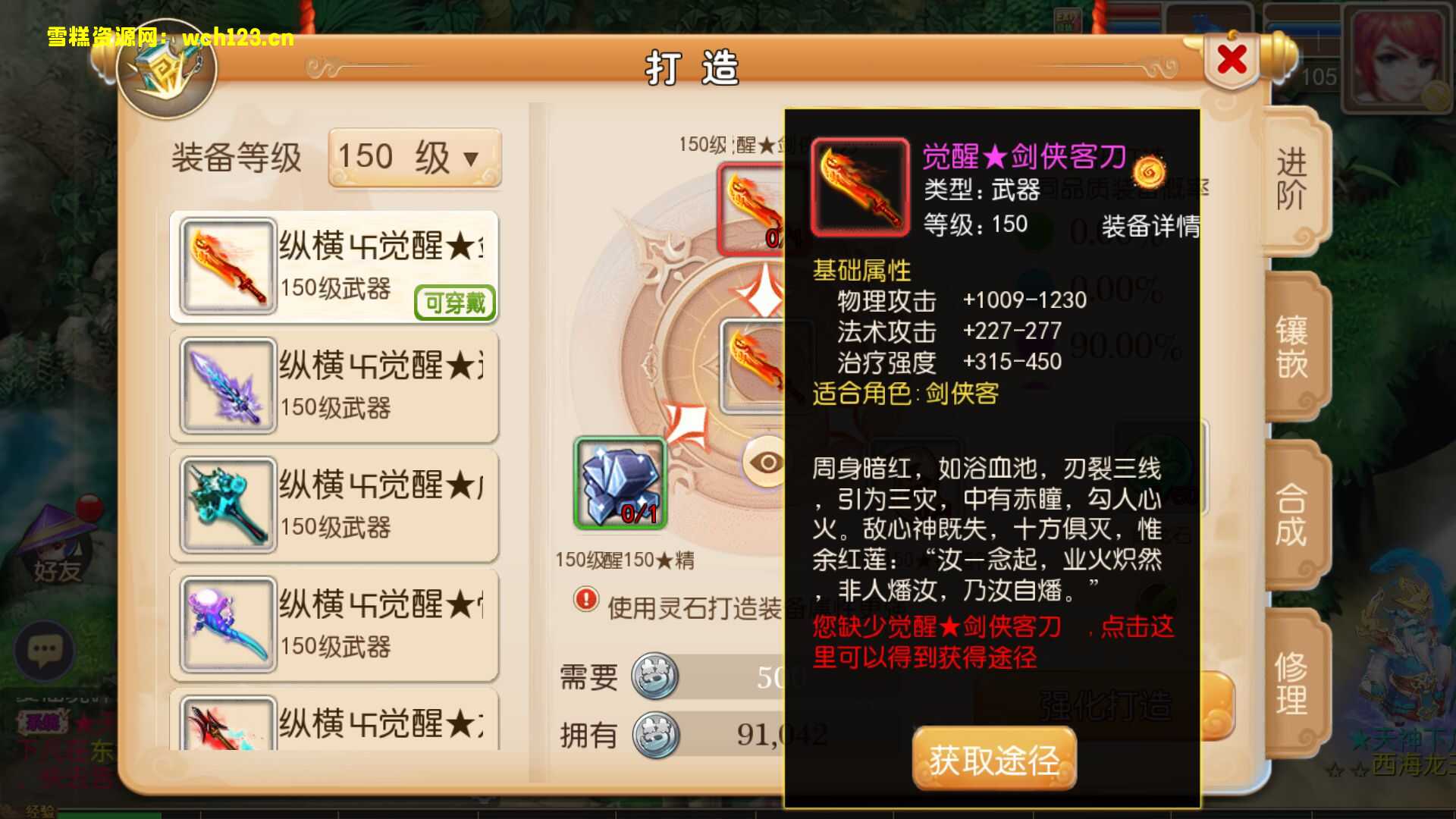Click the 强化打造 button
Screen dimensions: 1456x819
[1107, 705]
